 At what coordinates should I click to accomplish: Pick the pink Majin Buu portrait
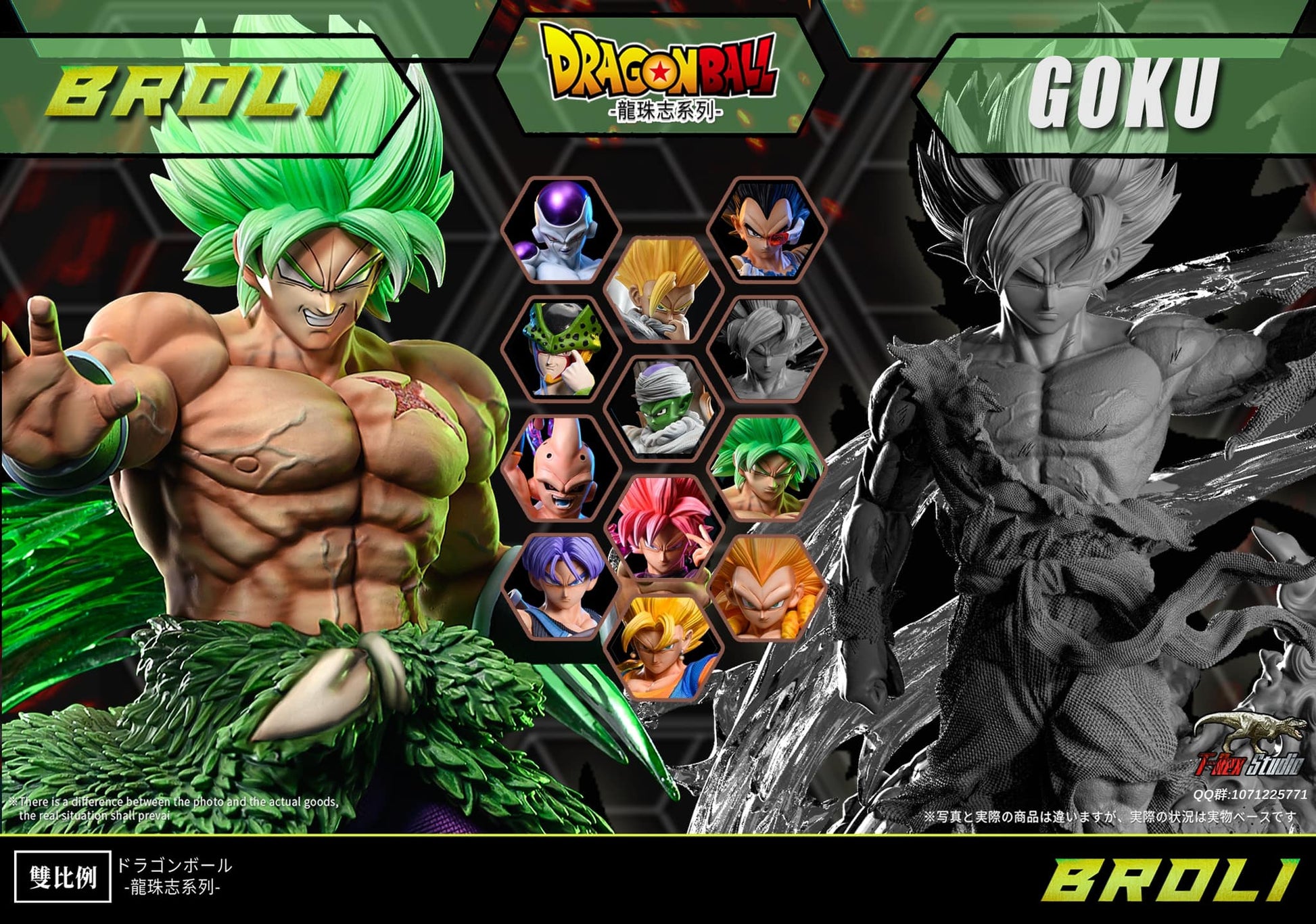click(x=561, y=468)
